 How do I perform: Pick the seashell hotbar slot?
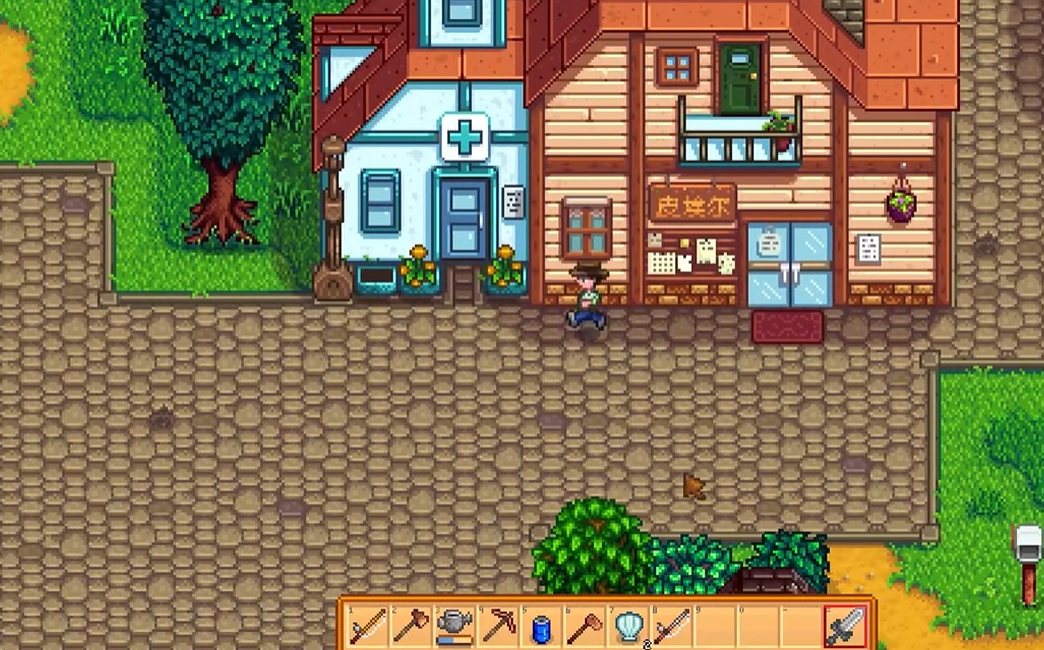tap(628, 627)
